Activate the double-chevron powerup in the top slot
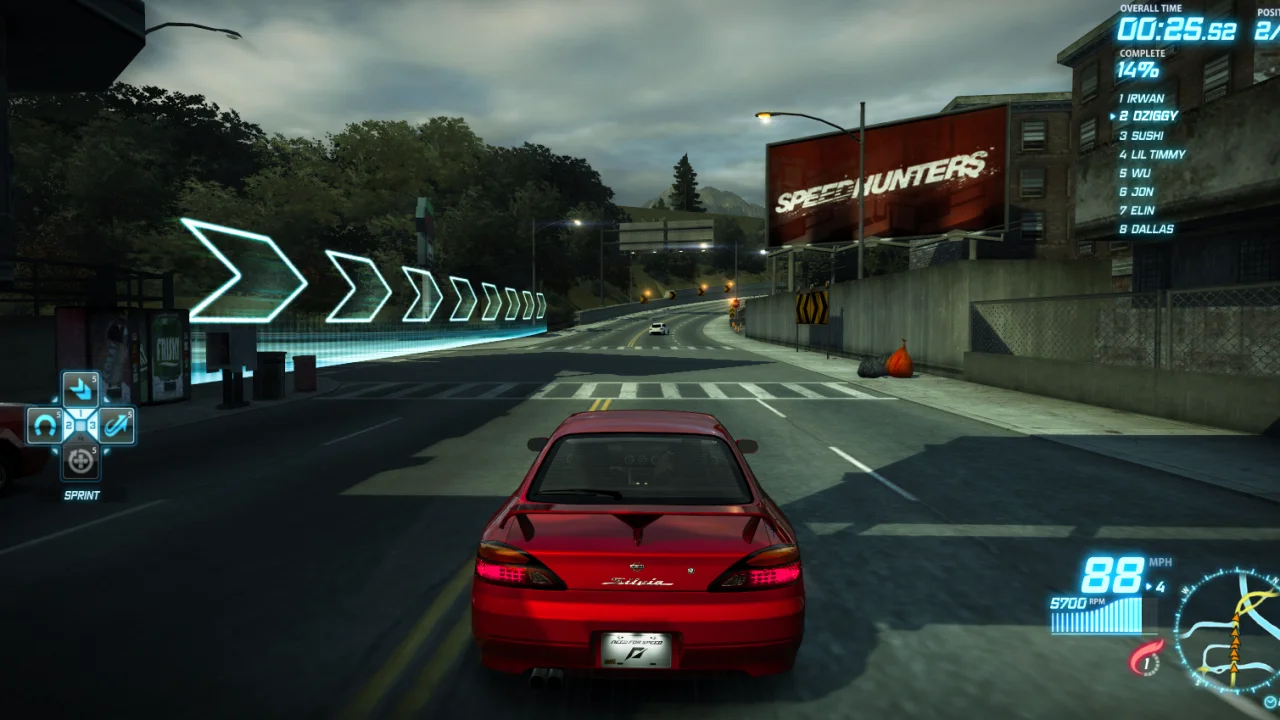 click(x=80, y=390)
